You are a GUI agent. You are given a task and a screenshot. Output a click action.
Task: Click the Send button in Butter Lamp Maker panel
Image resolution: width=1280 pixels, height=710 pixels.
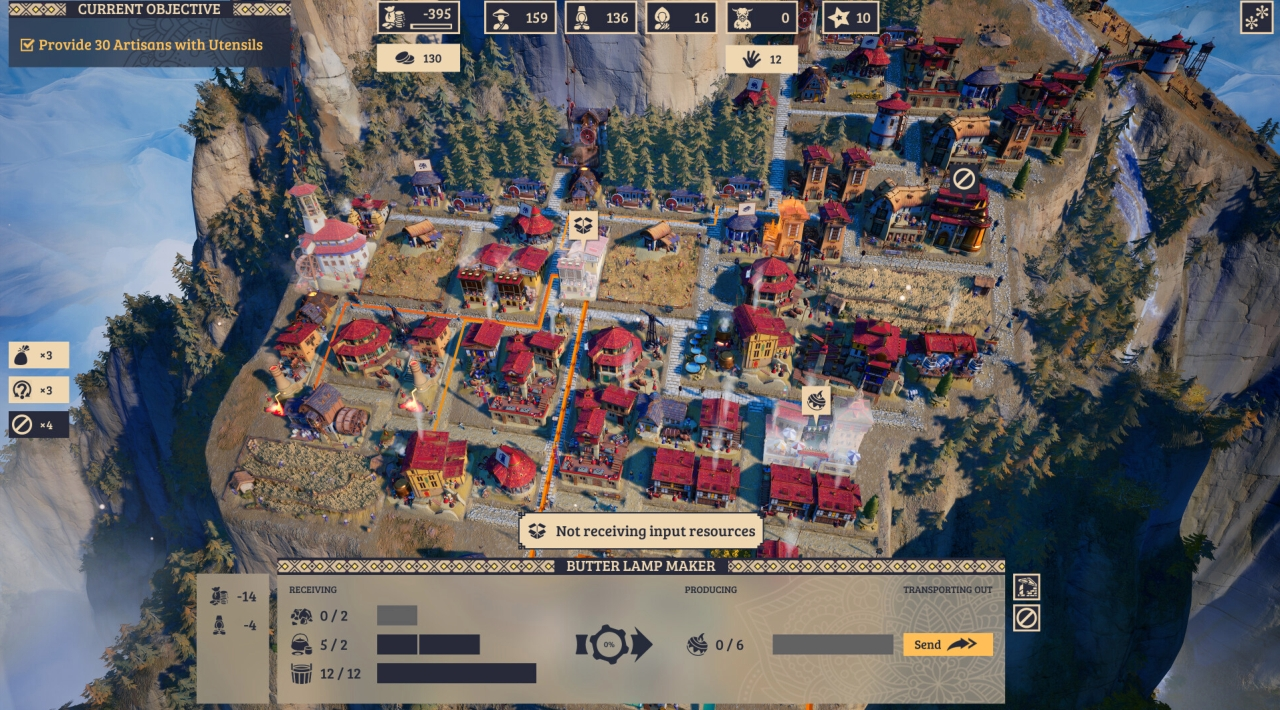coord(947,645)
